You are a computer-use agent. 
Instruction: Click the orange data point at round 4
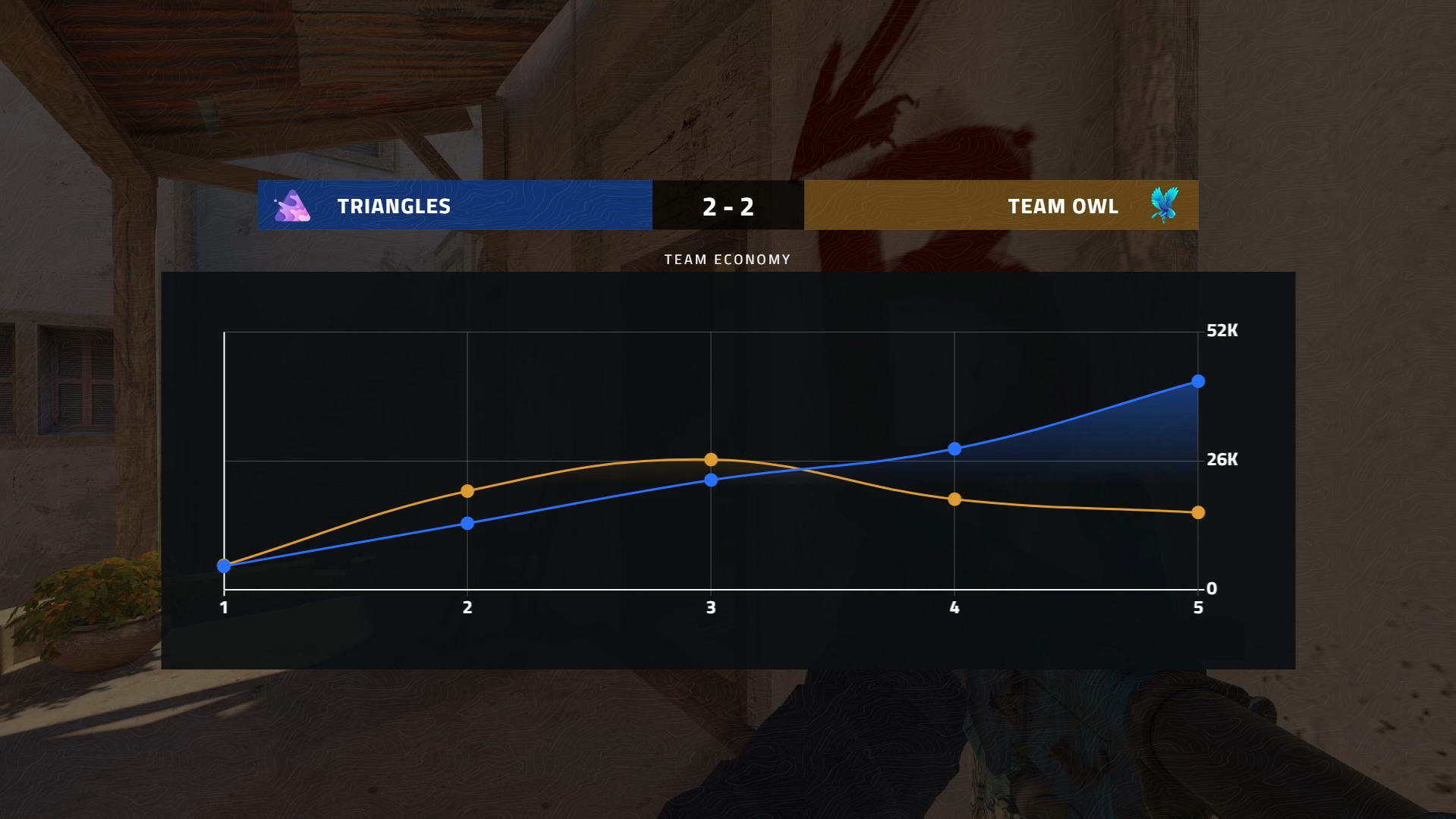click(954, 499)
